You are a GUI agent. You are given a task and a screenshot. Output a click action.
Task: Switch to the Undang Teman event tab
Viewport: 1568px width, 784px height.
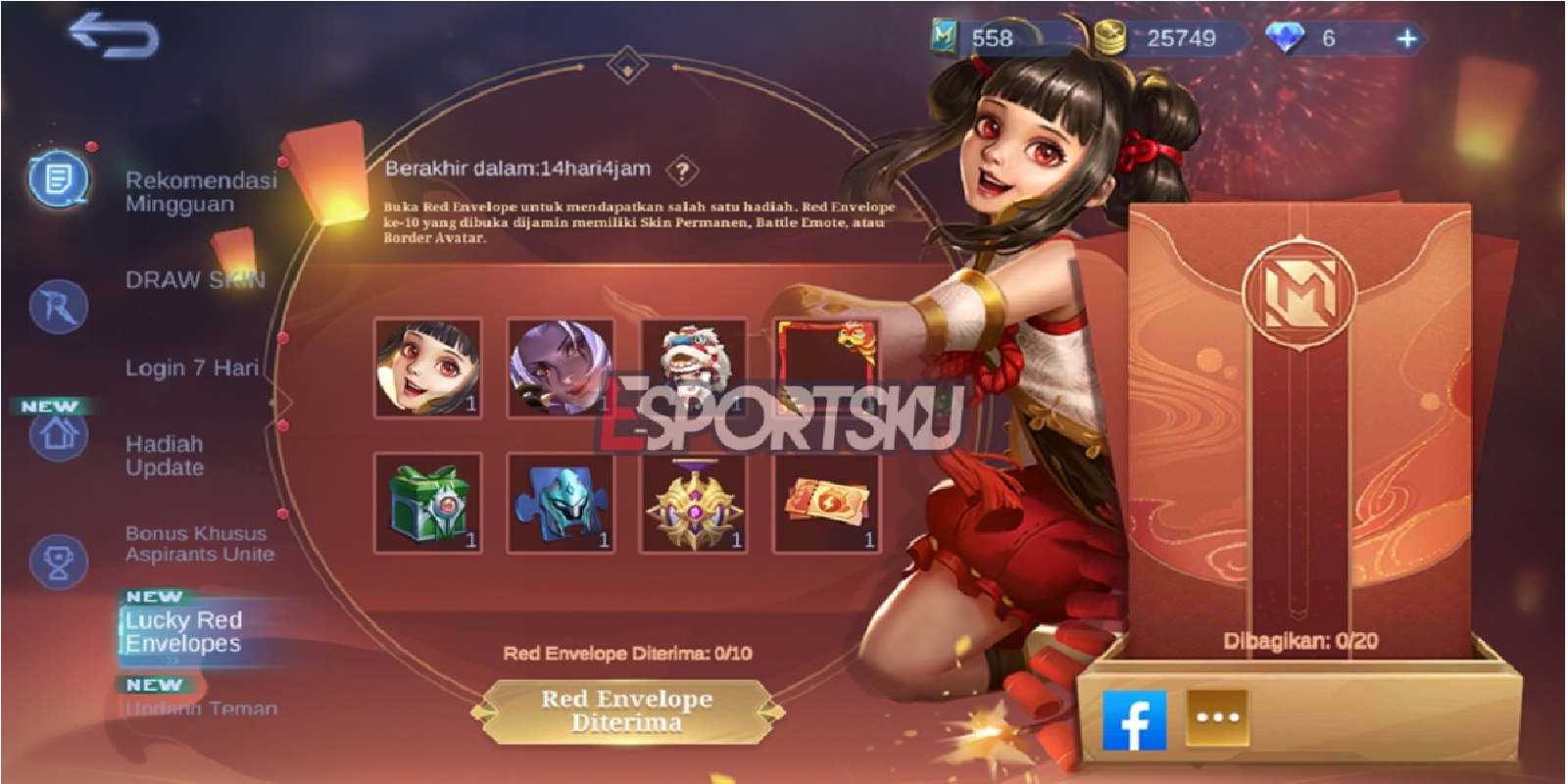(201, 710)
